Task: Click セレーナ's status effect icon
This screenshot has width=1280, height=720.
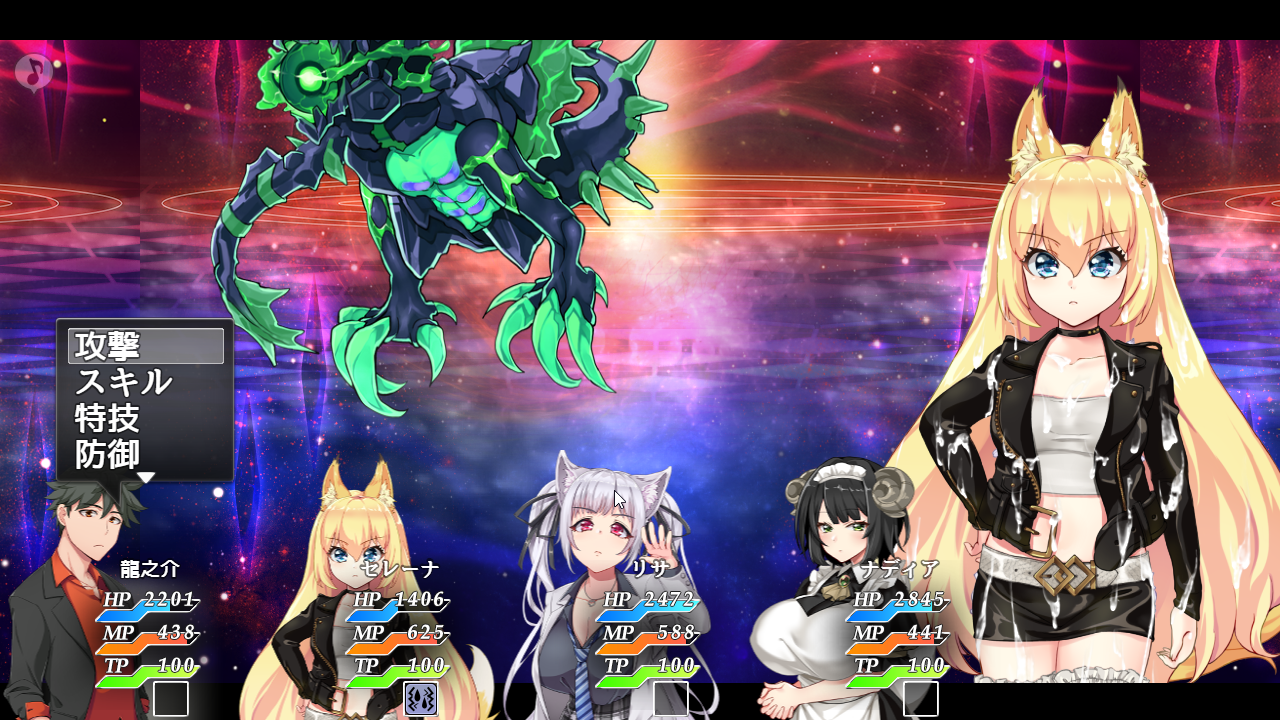Action: click(420, 699)
